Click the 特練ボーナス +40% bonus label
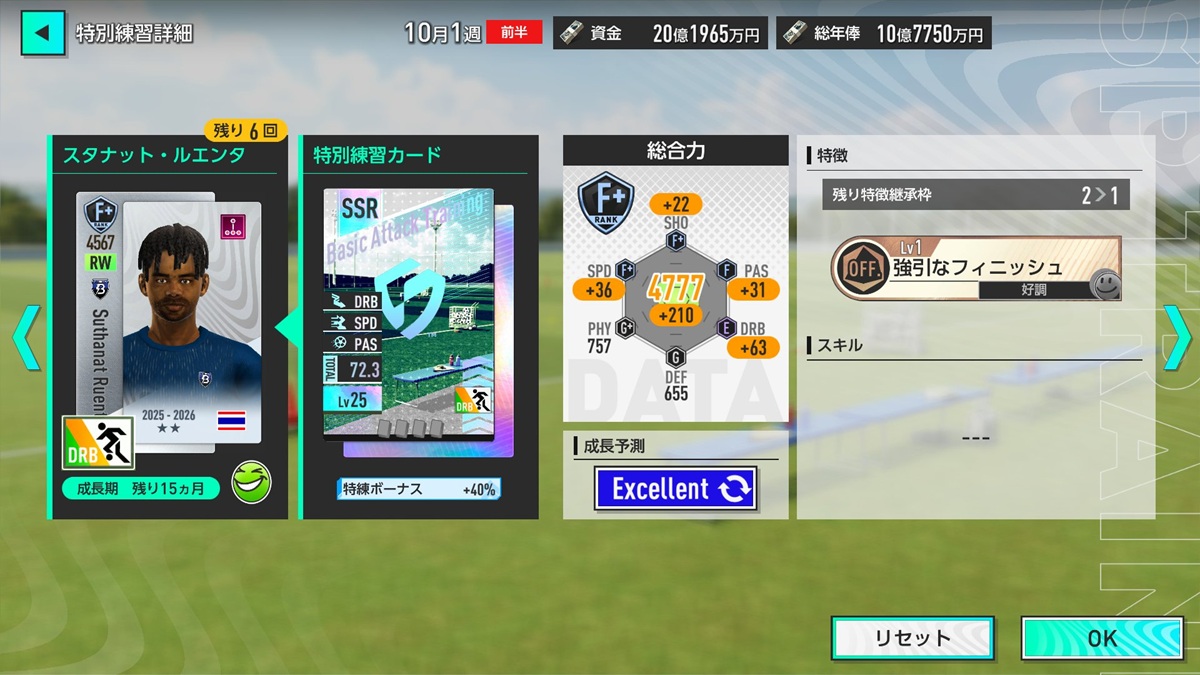This screenshot has width=1200, height=675. coord(418,489)
